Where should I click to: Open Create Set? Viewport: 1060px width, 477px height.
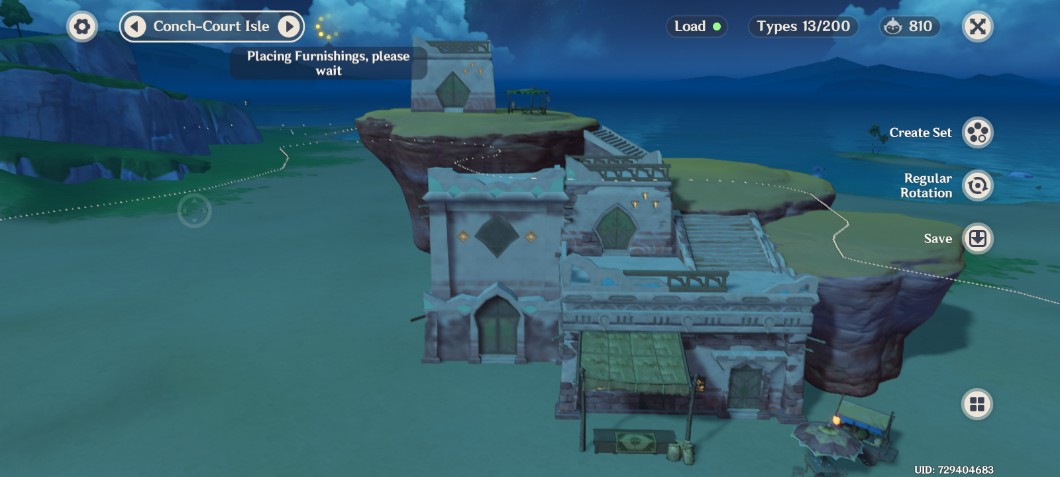click(977, 132)
